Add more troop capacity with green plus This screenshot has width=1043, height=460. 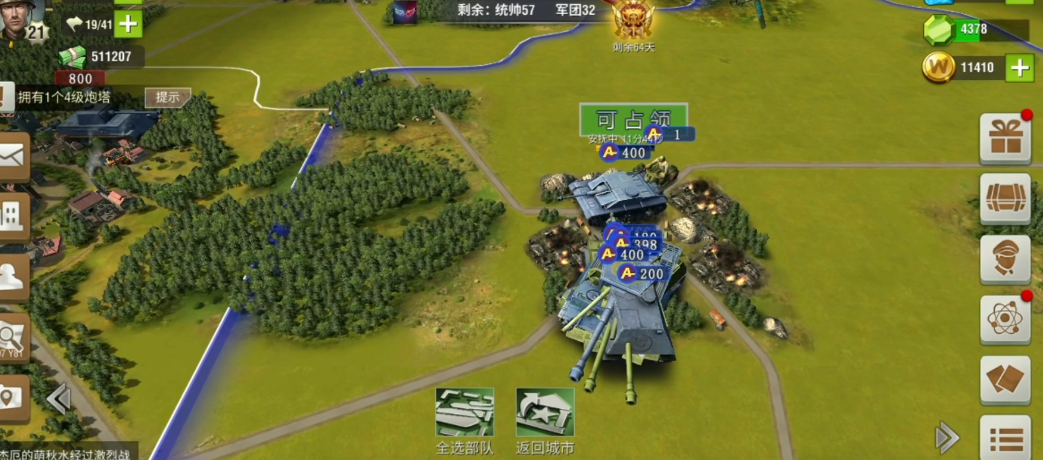coord(129,23)
